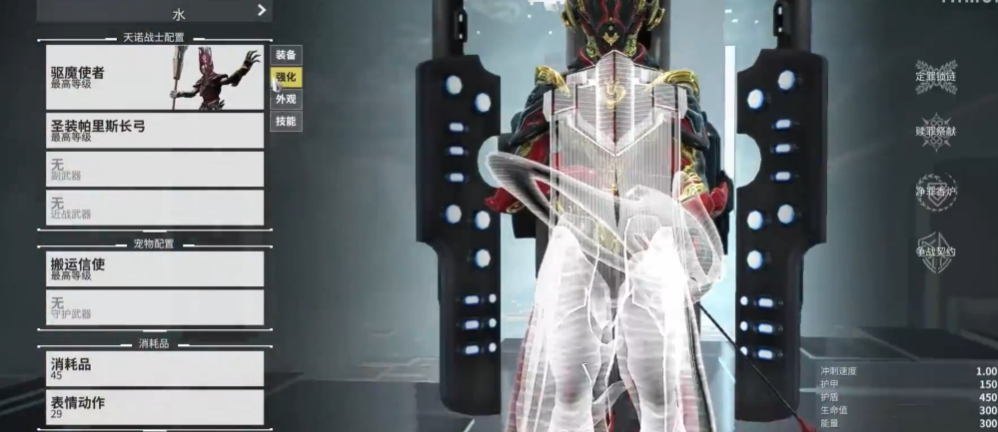Image resolution: width=998 pixels, height=432 pixels.
Task: Open the 外观 appearance tab
Action: (x=286, y=99)
